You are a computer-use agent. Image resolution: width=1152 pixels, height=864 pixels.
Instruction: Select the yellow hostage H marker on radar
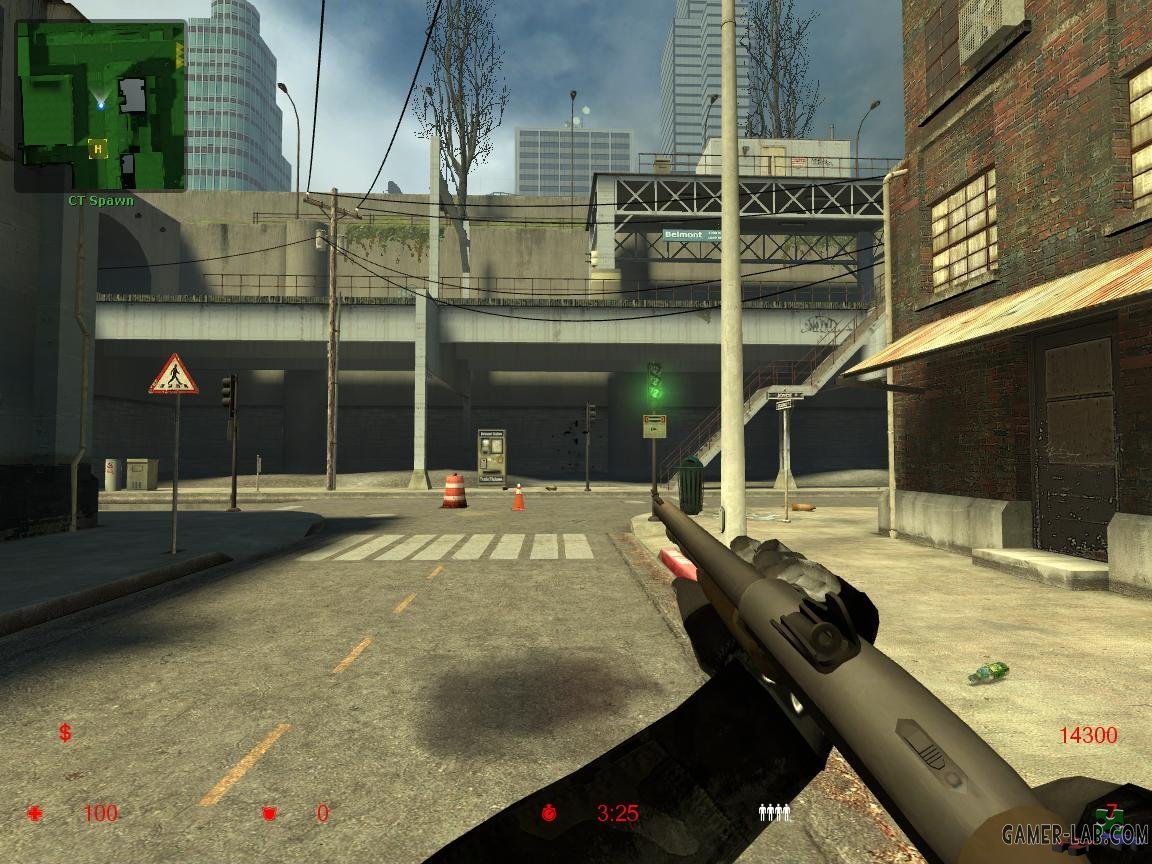point(97,149)
